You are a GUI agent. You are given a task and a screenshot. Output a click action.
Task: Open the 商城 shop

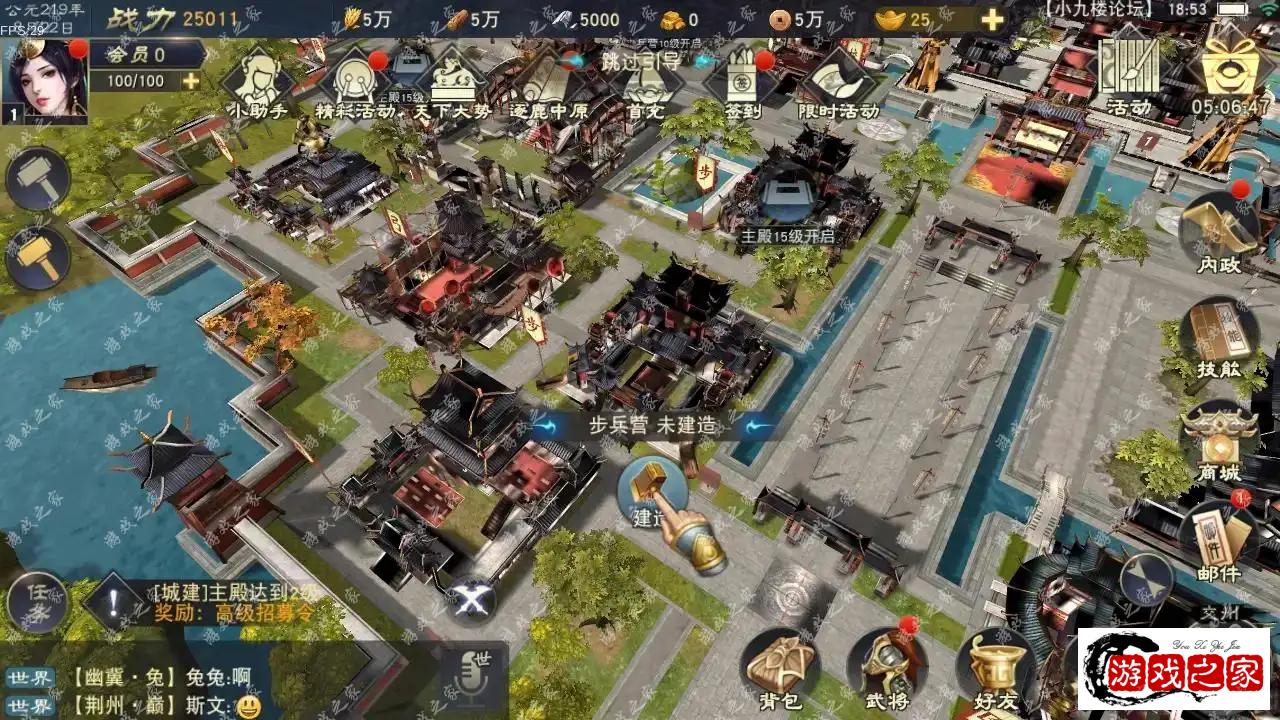click(1219, 442)
